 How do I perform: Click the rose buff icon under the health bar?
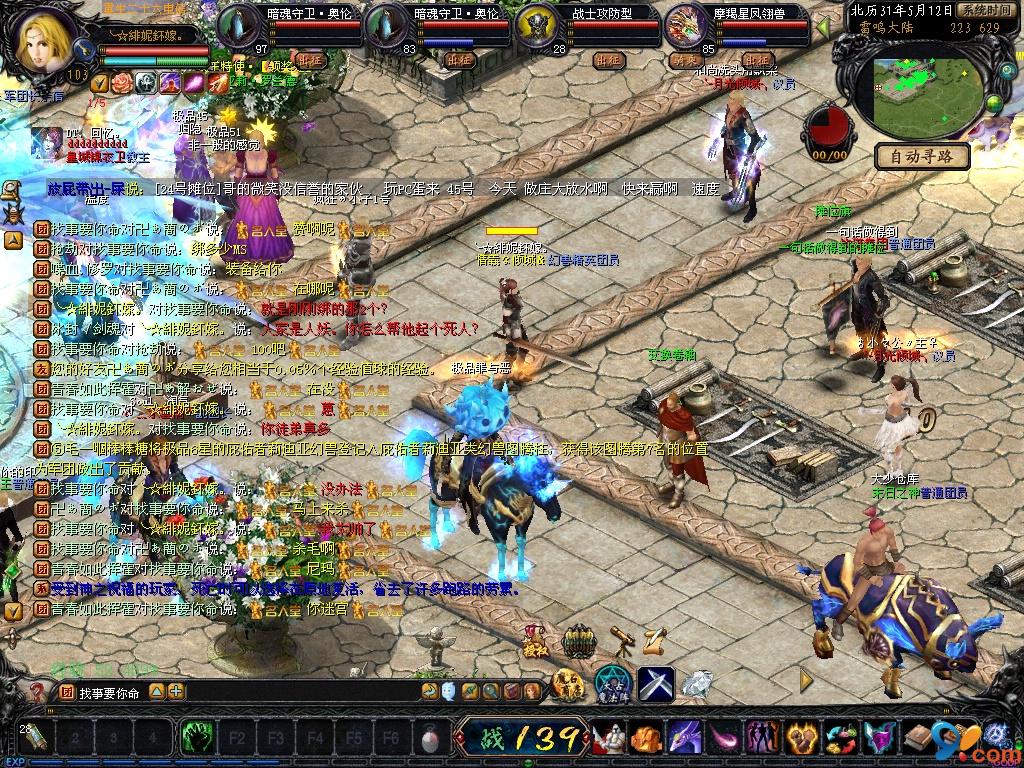[x=122, y=83]
